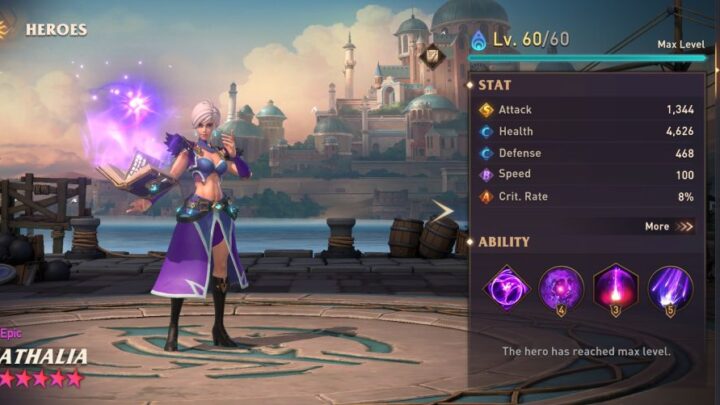Image resolution: width=720 pixels, height=405 pixels.
Task: Click the shield badge icon beside the level
Action: click(x=435, y=56)
